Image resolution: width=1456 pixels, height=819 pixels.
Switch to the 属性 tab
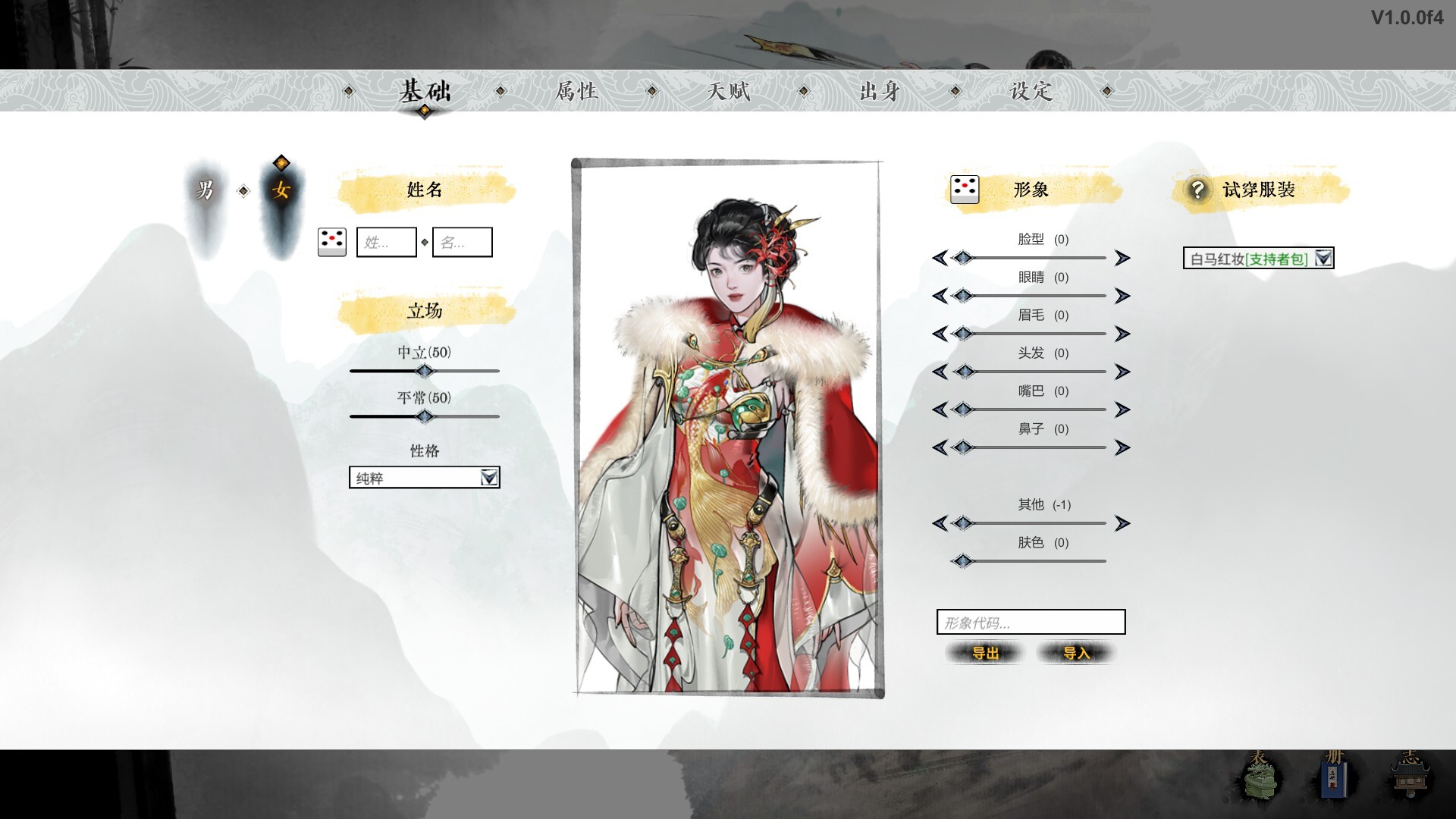[x=576, y=91]
